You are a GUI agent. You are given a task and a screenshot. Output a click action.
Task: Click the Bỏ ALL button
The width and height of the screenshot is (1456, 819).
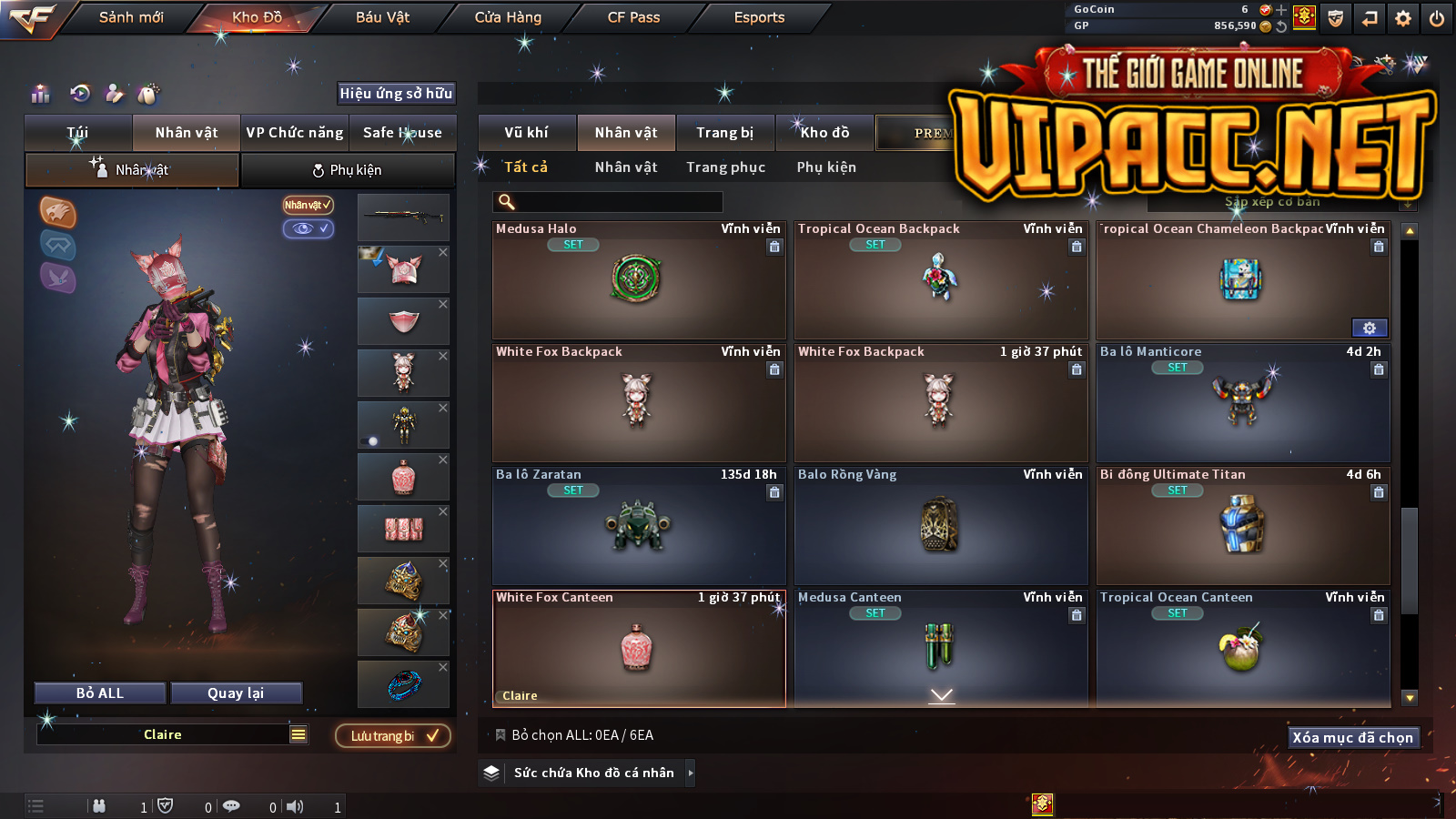[100, 693]
